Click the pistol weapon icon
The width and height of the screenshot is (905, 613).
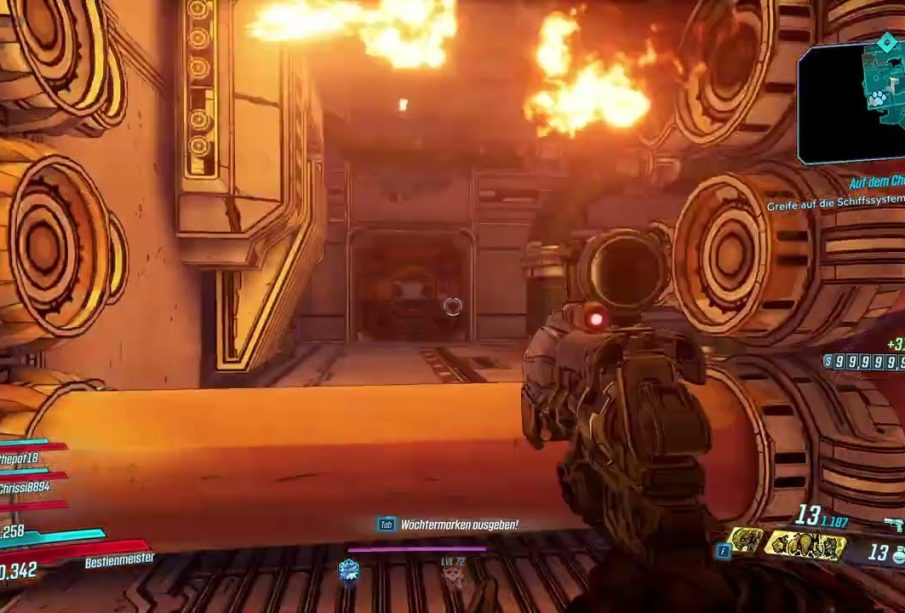coord(893,523)
